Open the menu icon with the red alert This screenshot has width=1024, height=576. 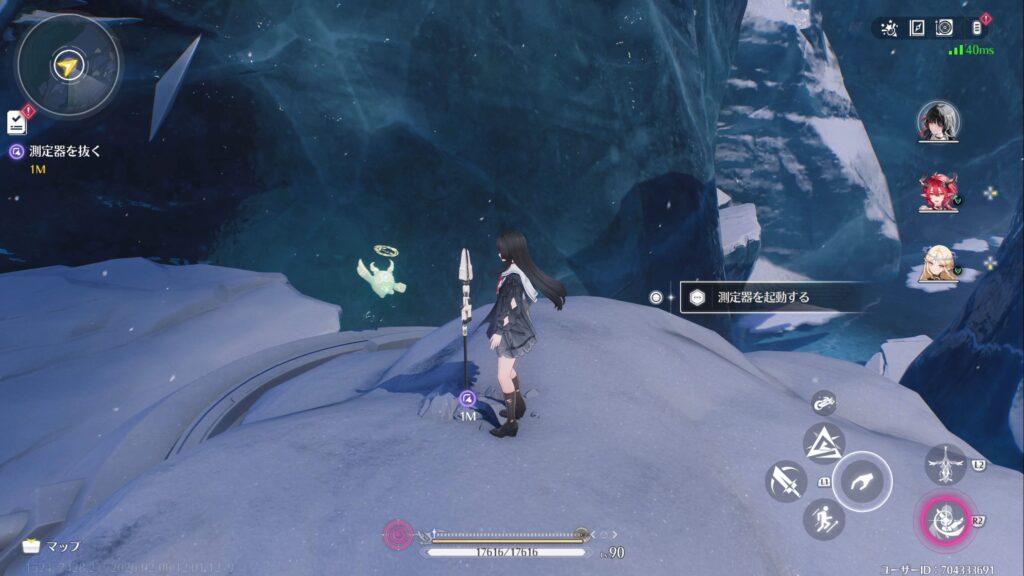click(978, 28)
